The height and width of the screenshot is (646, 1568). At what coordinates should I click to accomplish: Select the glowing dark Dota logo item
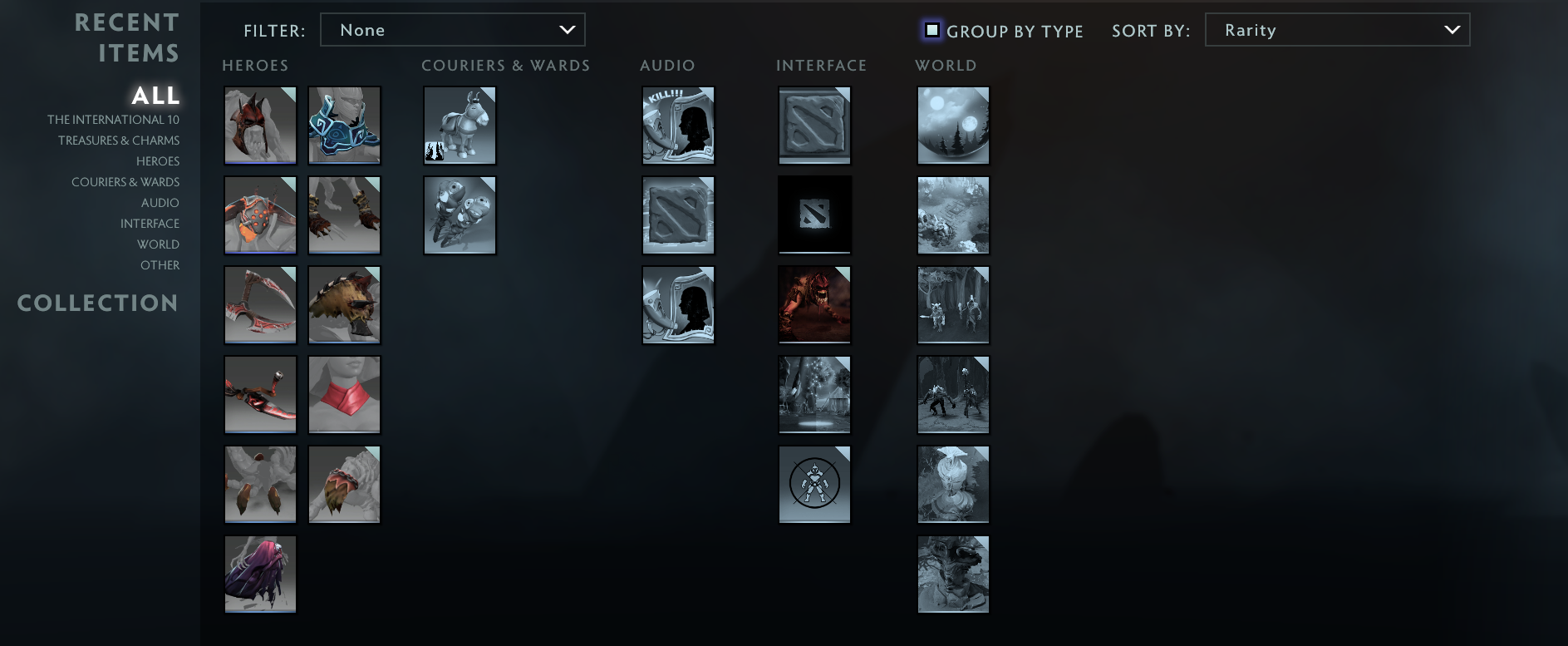pos(813,215)
